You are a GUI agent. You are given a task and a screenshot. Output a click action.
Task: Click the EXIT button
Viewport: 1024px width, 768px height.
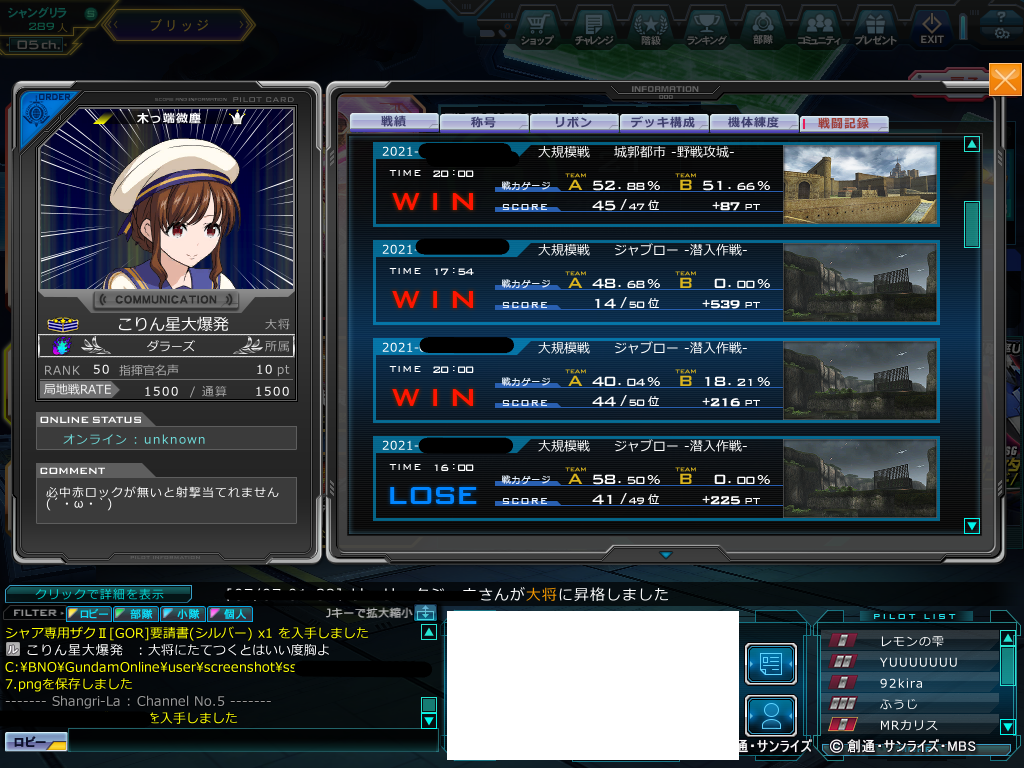pyautogui.click(x=932, y=28)
